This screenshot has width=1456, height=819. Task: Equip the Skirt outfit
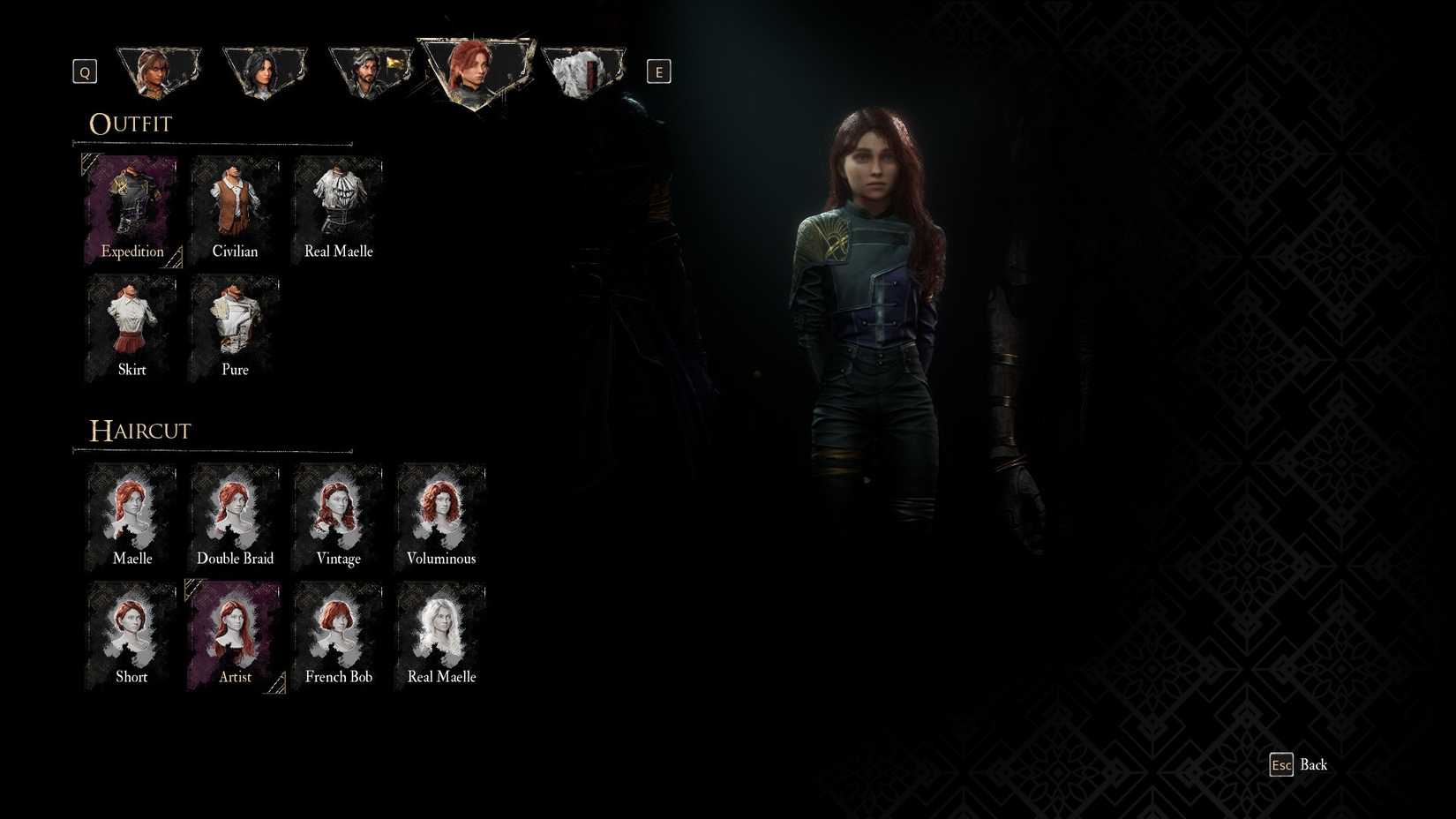tap(131, 324)
